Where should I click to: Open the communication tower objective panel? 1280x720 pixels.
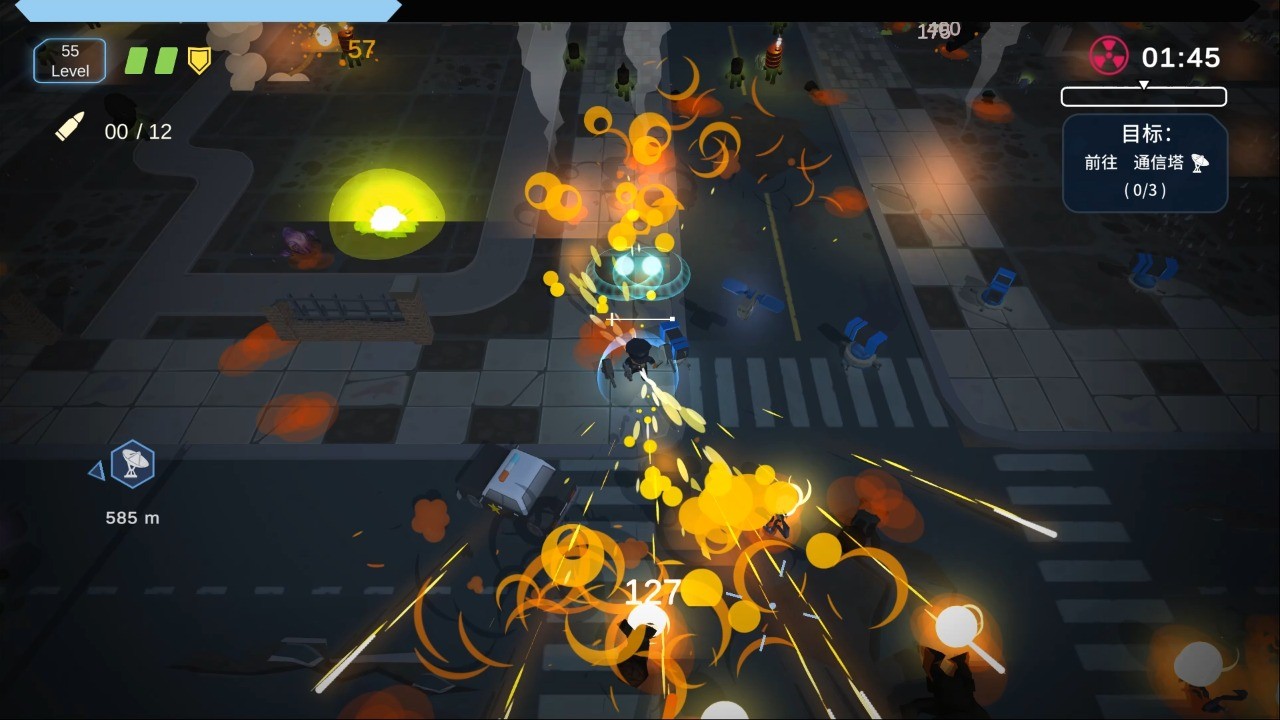click(1144, 162)
